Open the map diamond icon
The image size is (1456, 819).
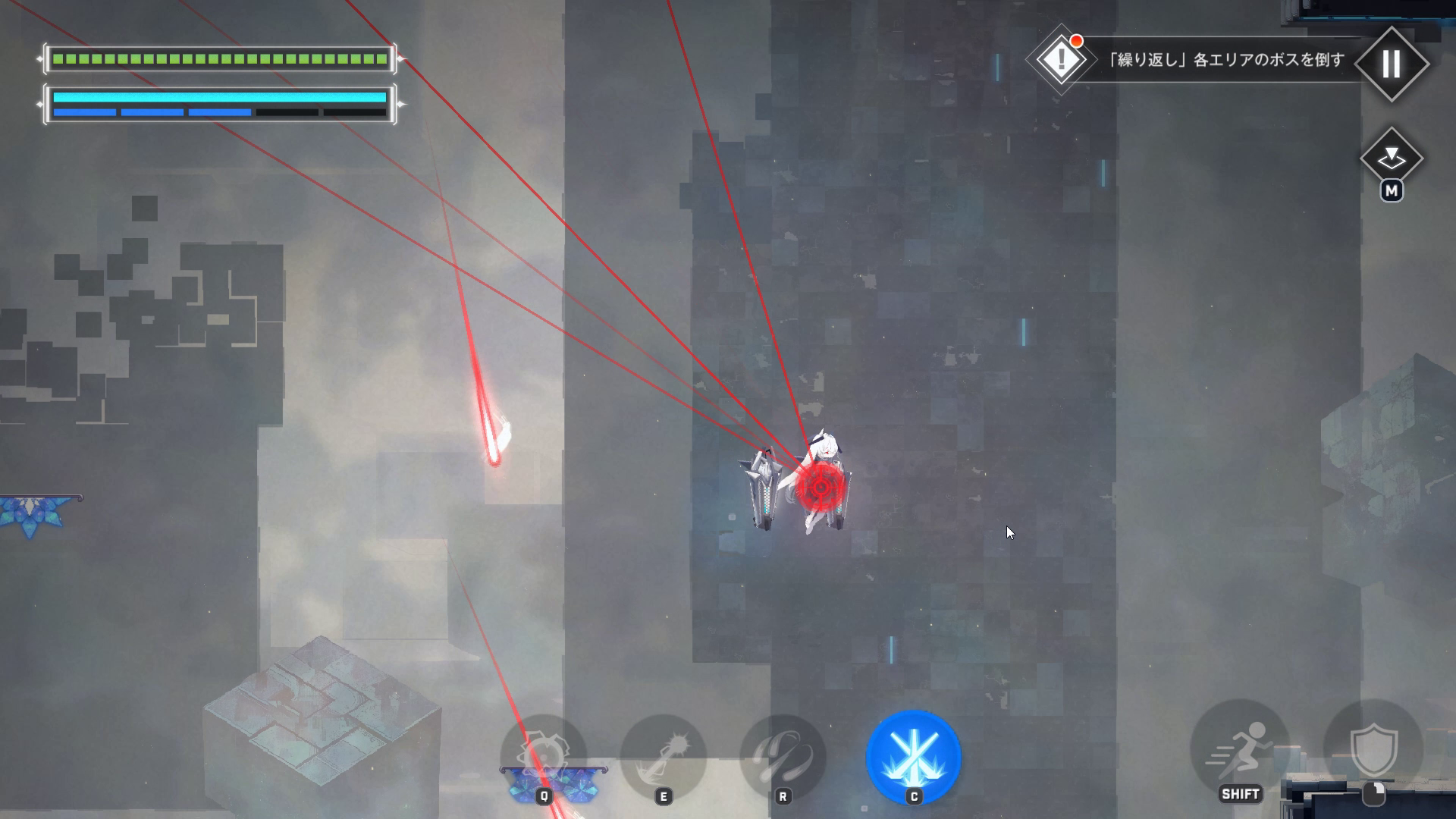coord(1392,158)
